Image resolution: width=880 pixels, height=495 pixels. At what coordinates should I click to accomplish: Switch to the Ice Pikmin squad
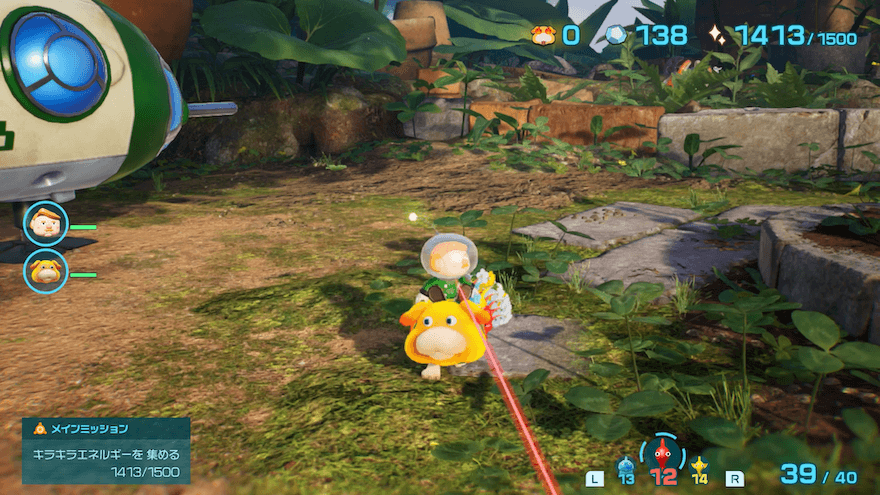(626, 467)
